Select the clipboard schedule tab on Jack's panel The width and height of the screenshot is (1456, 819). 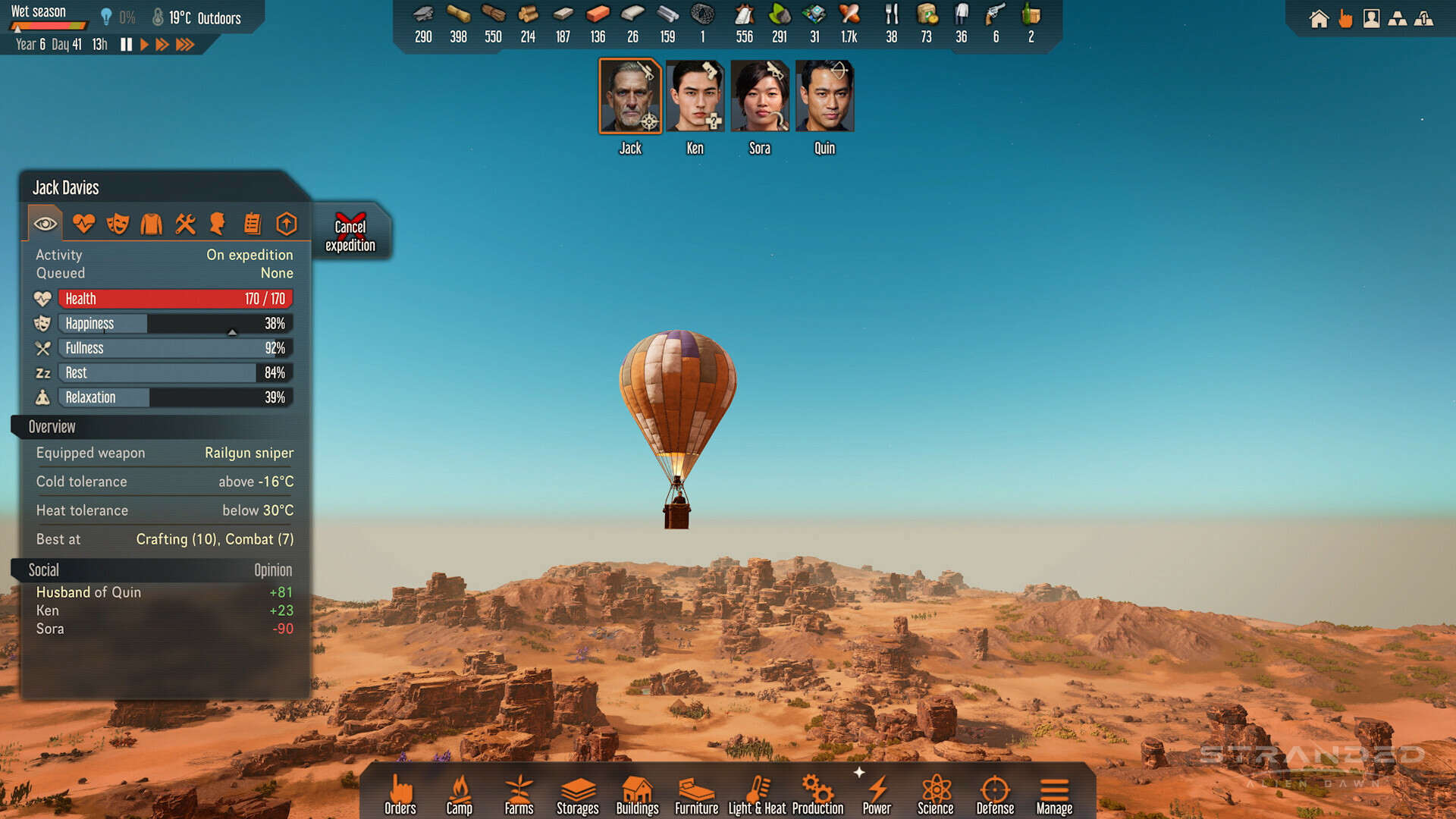click(x=252, y=223)
